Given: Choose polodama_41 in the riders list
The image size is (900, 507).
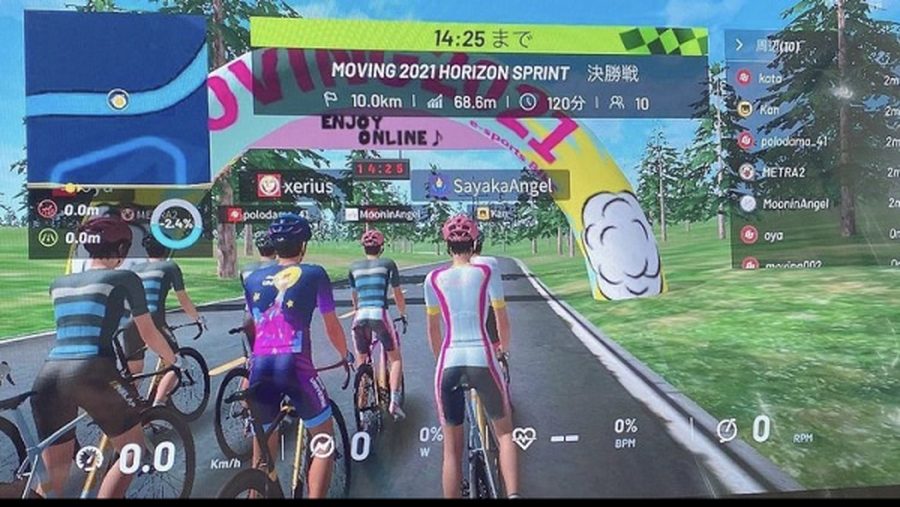Looking at the screenshot, I should click(x=785, y=140).
